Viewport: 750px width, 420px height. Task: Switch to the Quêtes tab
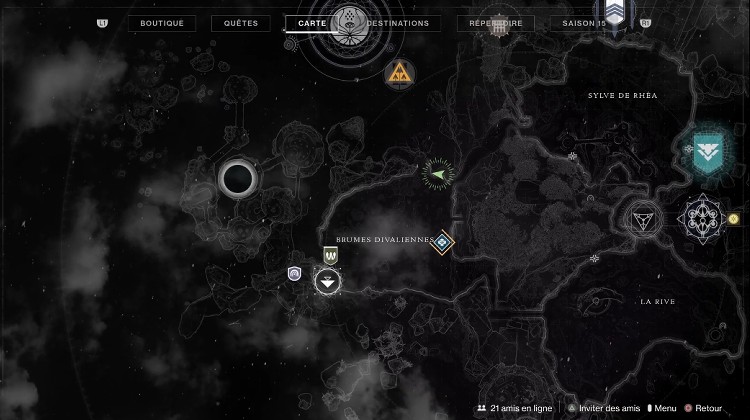point(242,23)
